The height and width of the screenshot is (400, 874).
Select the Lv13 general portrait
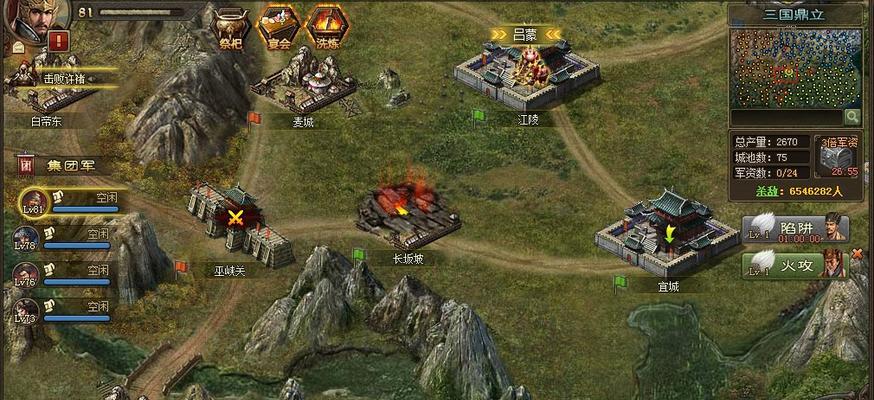coord(27,308)
